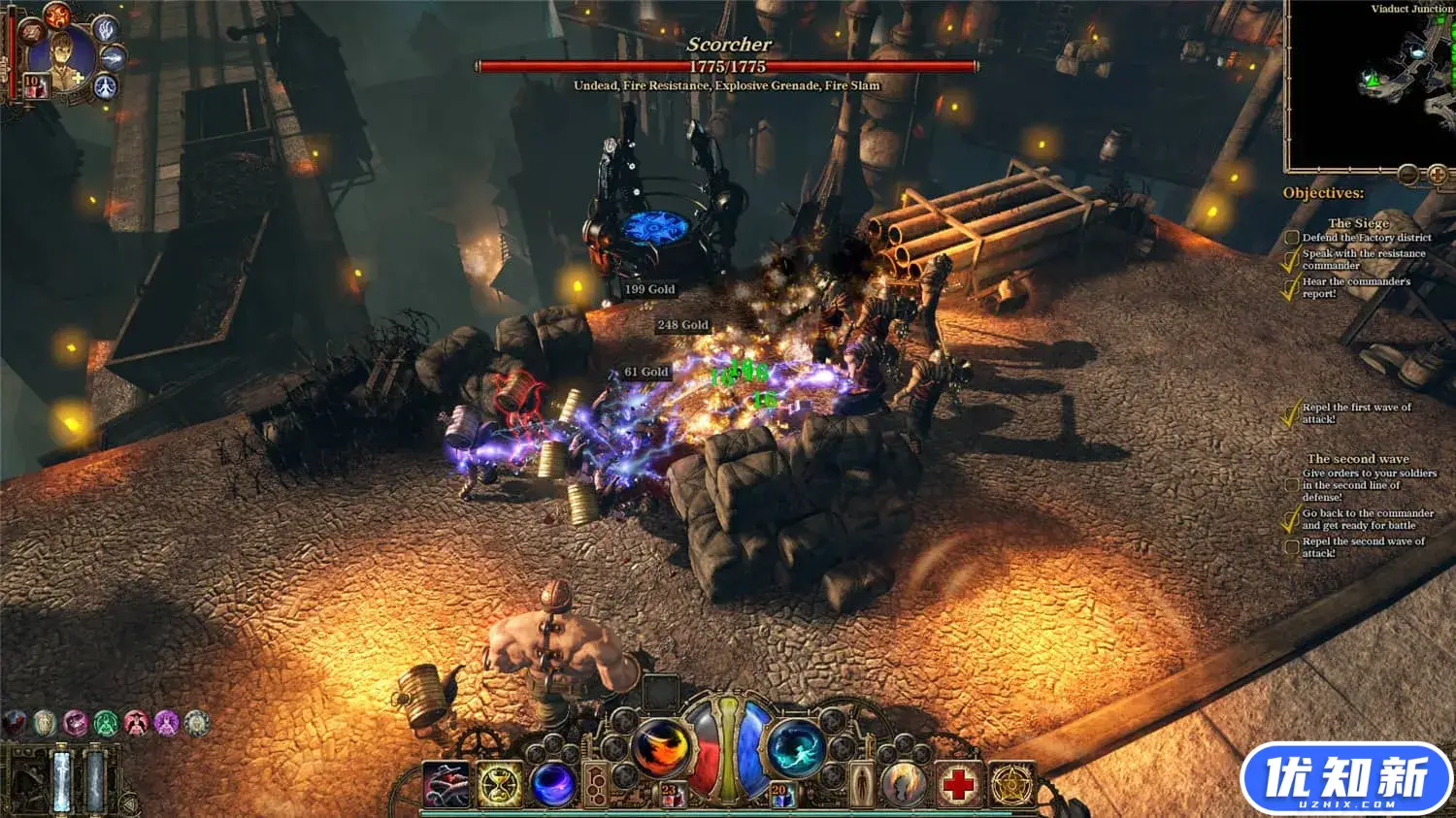Cast the purple vortex orb skill
This screenshot has height=818, width=1456.
[554, 784]
